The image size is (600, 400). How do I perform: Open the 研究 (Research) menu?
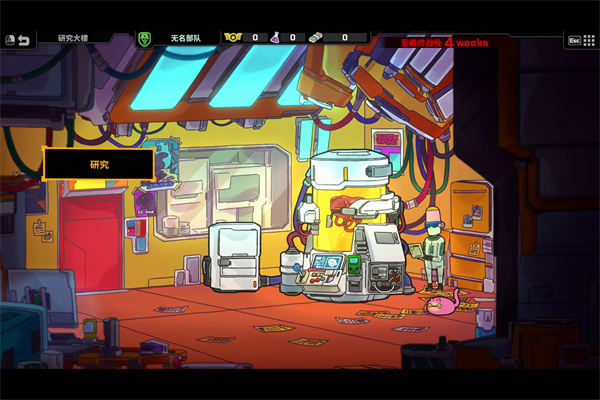pyautogui.click(x=98, y=164)
